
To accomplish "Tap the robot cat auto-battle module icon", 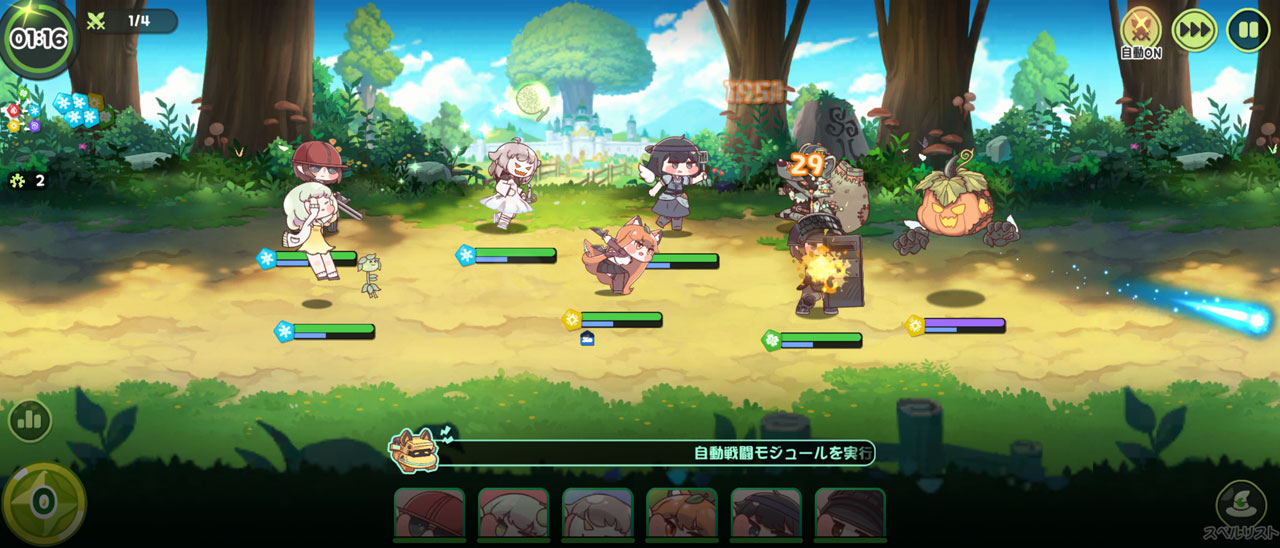I will click(414, 450).
